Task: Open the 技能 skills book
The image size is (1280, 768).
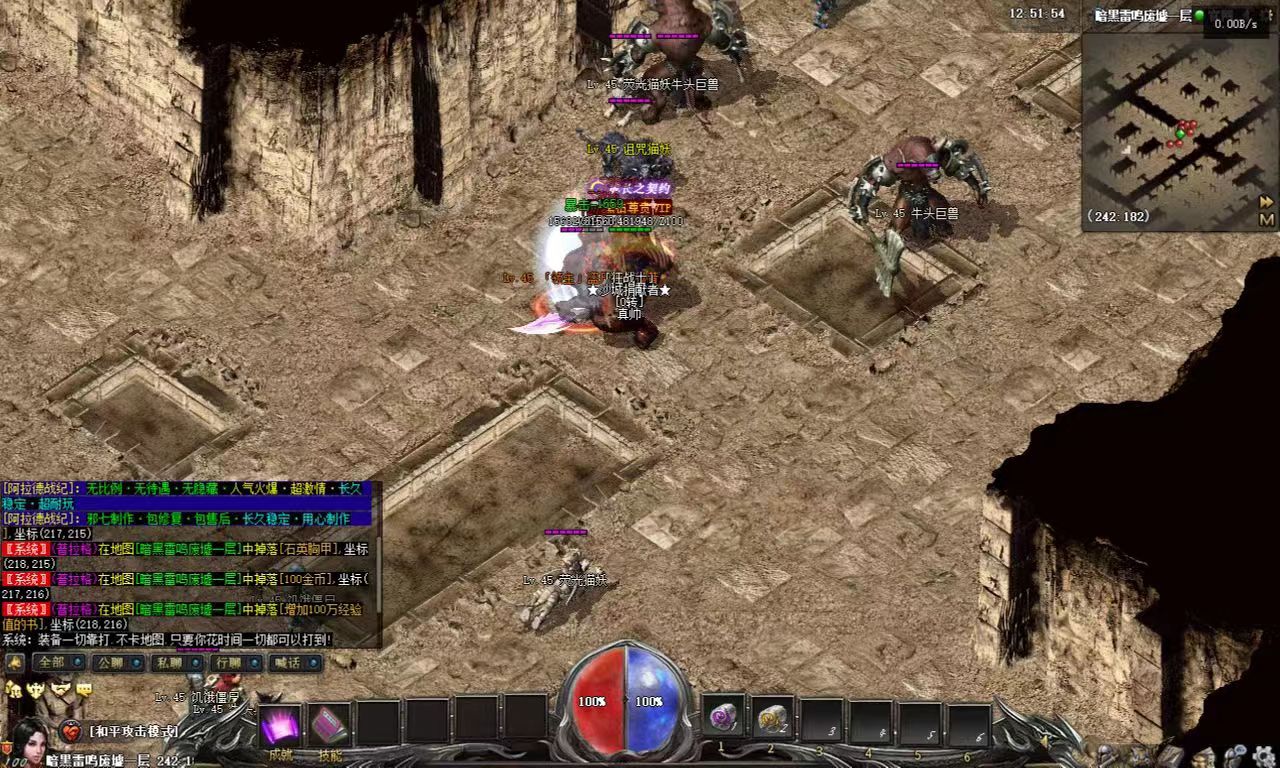Action: click(329, 726)
